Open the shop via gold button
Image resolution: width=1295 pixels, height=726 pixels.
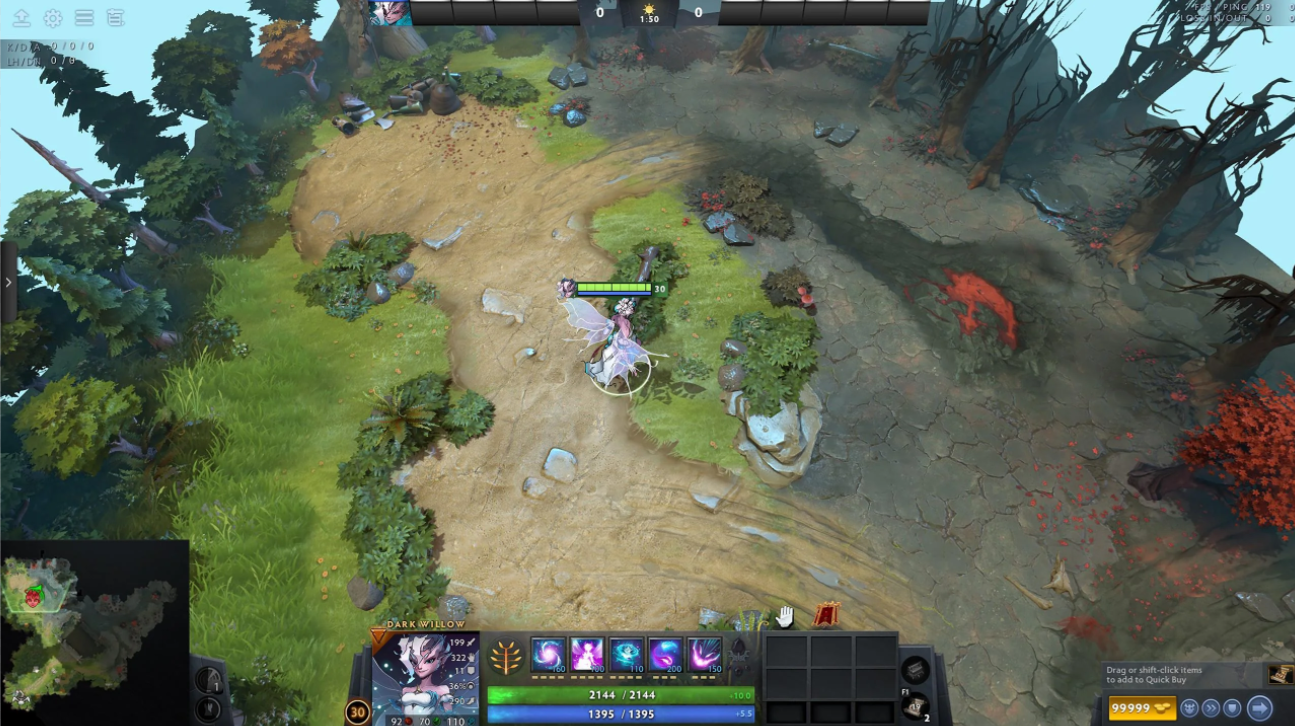pyautogui.click(x=1142, y=708)
